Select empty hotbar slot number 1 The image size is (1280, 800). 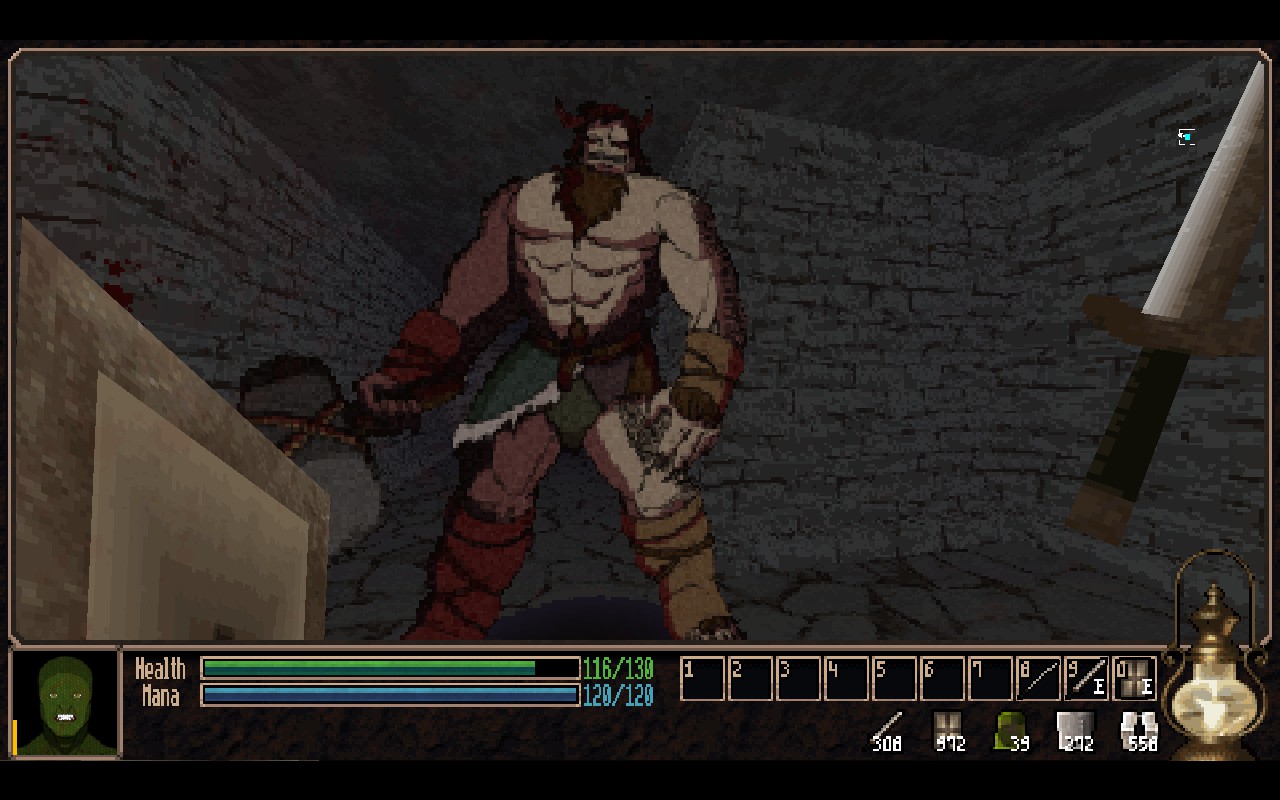coord(702,679)
